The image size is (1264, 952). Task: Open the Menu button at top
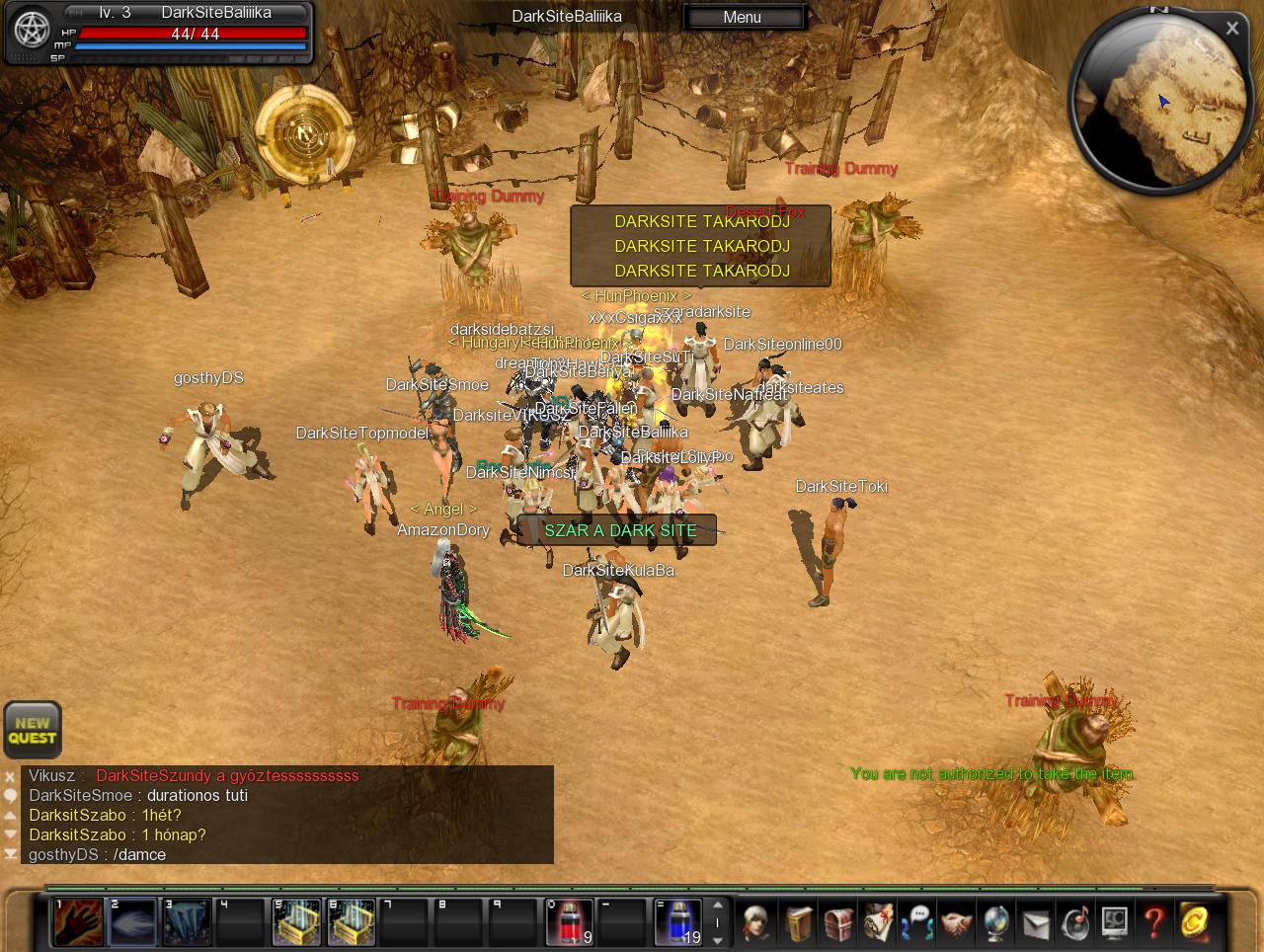coord(743,17)
